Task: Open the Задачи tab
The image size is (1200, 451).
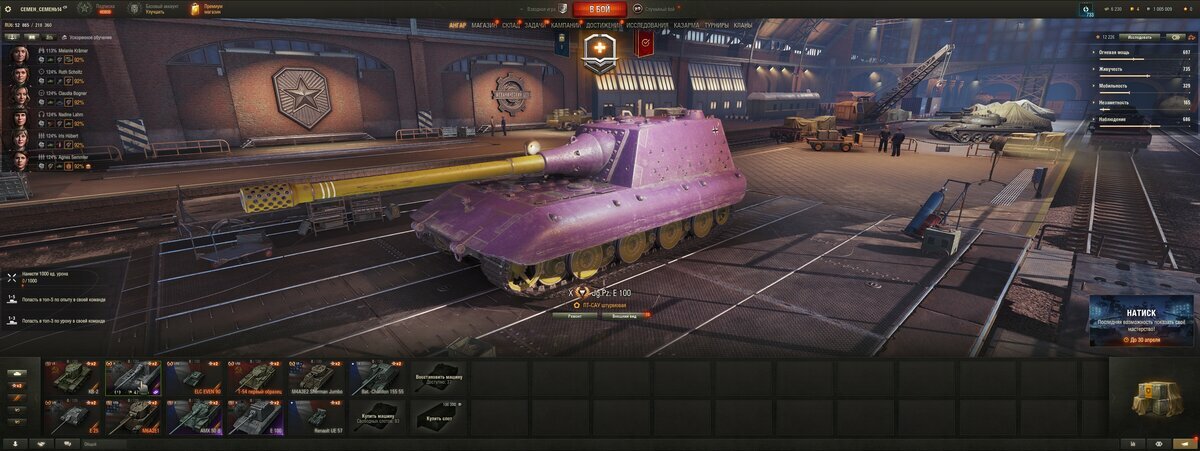Action: (x=535, y=23)
